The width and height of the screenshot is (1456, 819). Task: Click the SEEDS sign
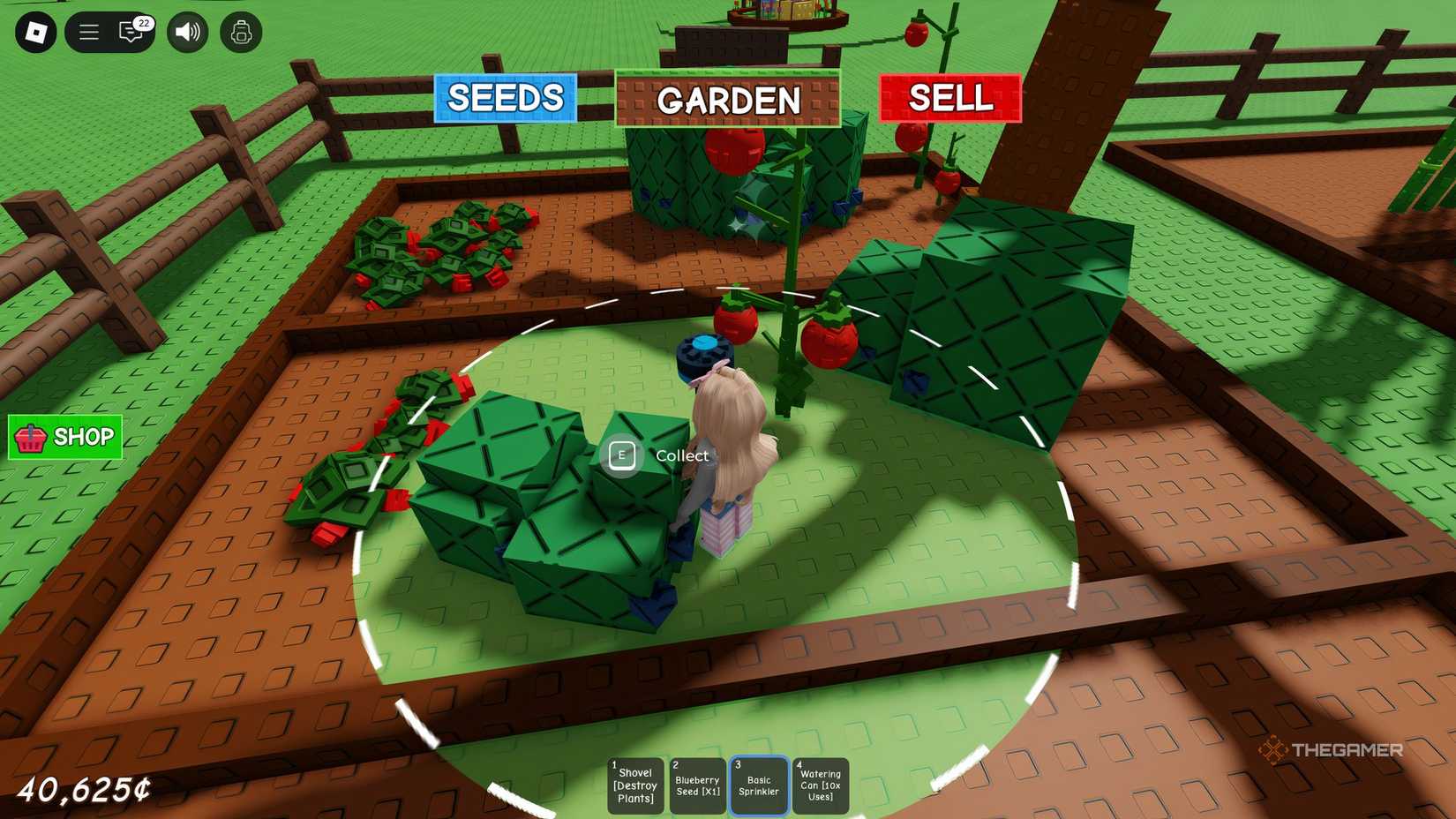[x=504, y=98]
